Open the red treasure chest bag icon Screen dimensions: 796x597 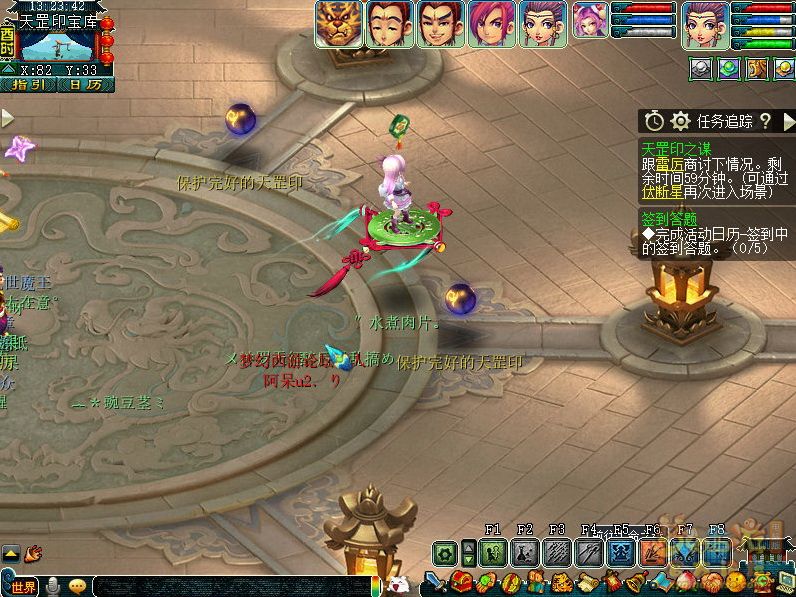pyautogui.click(x=461, y=582)
